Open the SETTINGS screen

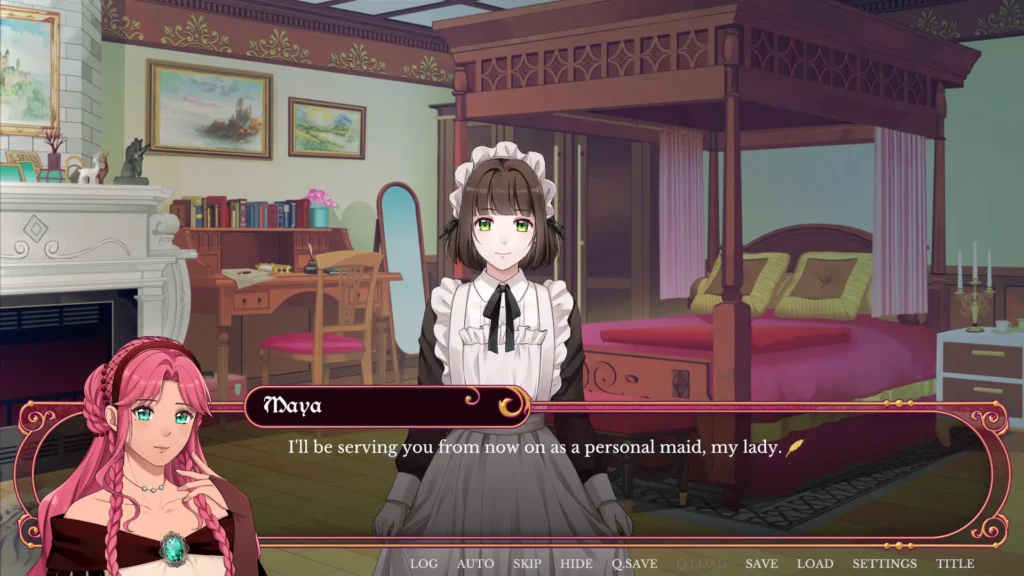tap(885, 564)
